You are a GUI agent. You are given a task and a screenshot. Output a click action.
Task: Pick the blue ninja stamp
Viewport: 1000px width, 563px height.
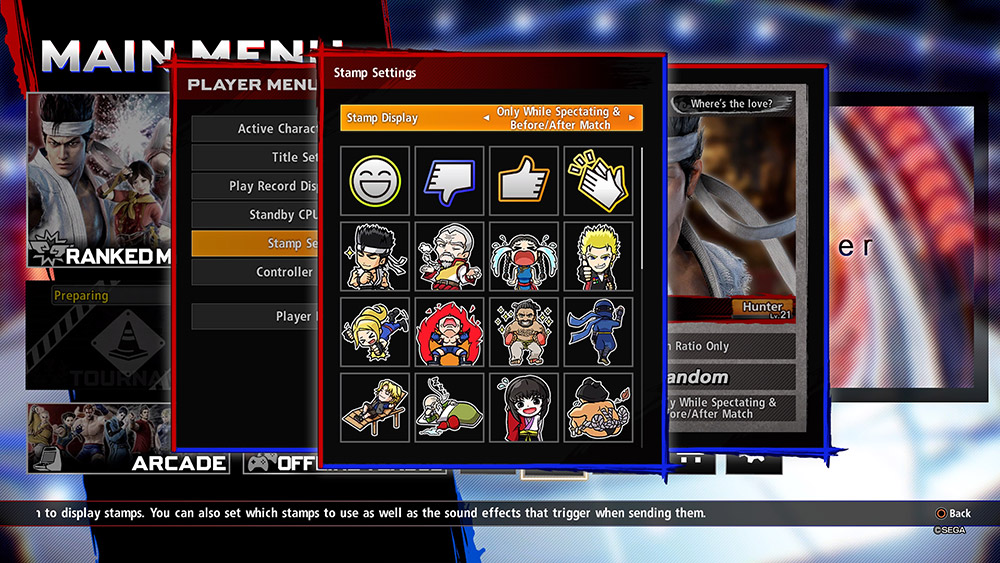pyautogui.click(x=598, y=331)
